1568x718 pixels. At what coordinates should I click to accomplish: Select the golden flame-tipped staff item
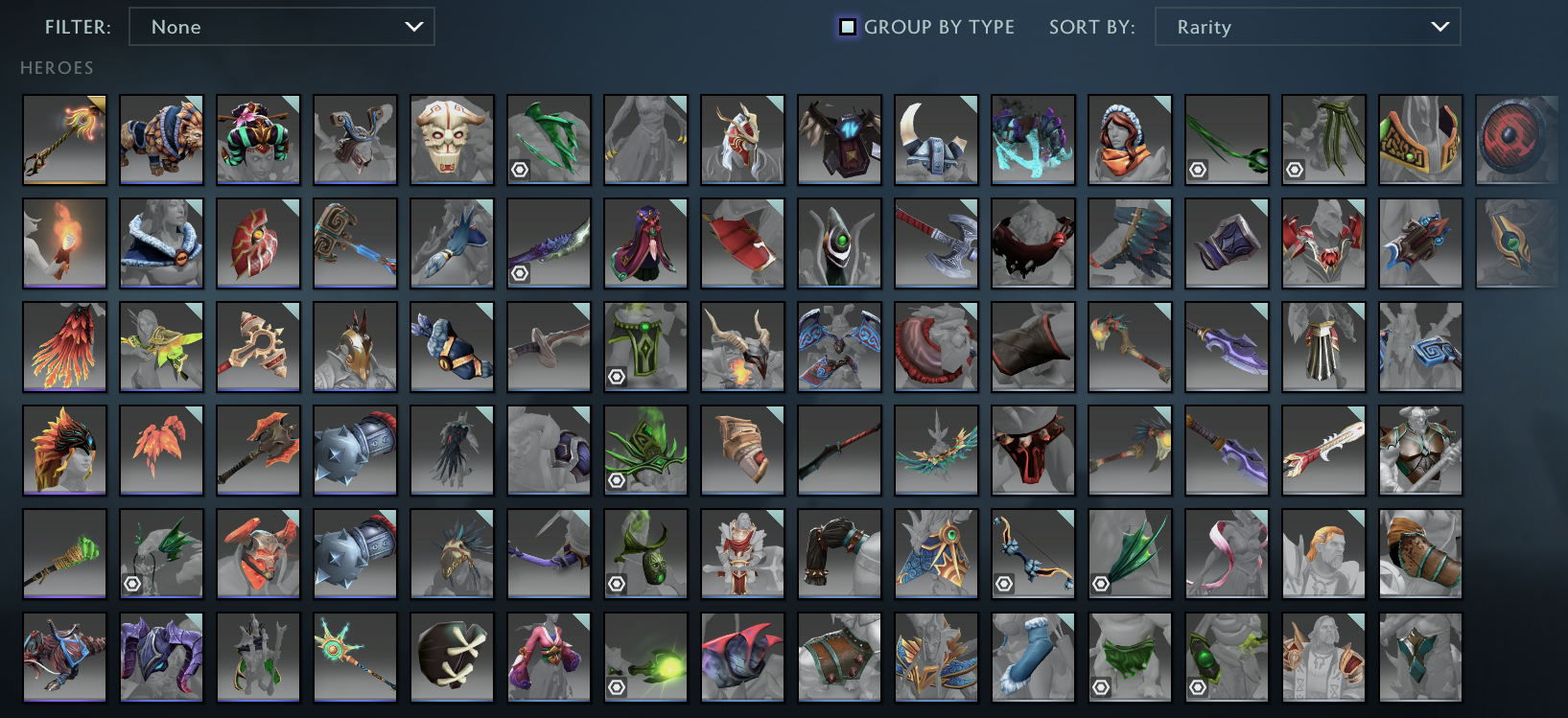tap(64, 140)
